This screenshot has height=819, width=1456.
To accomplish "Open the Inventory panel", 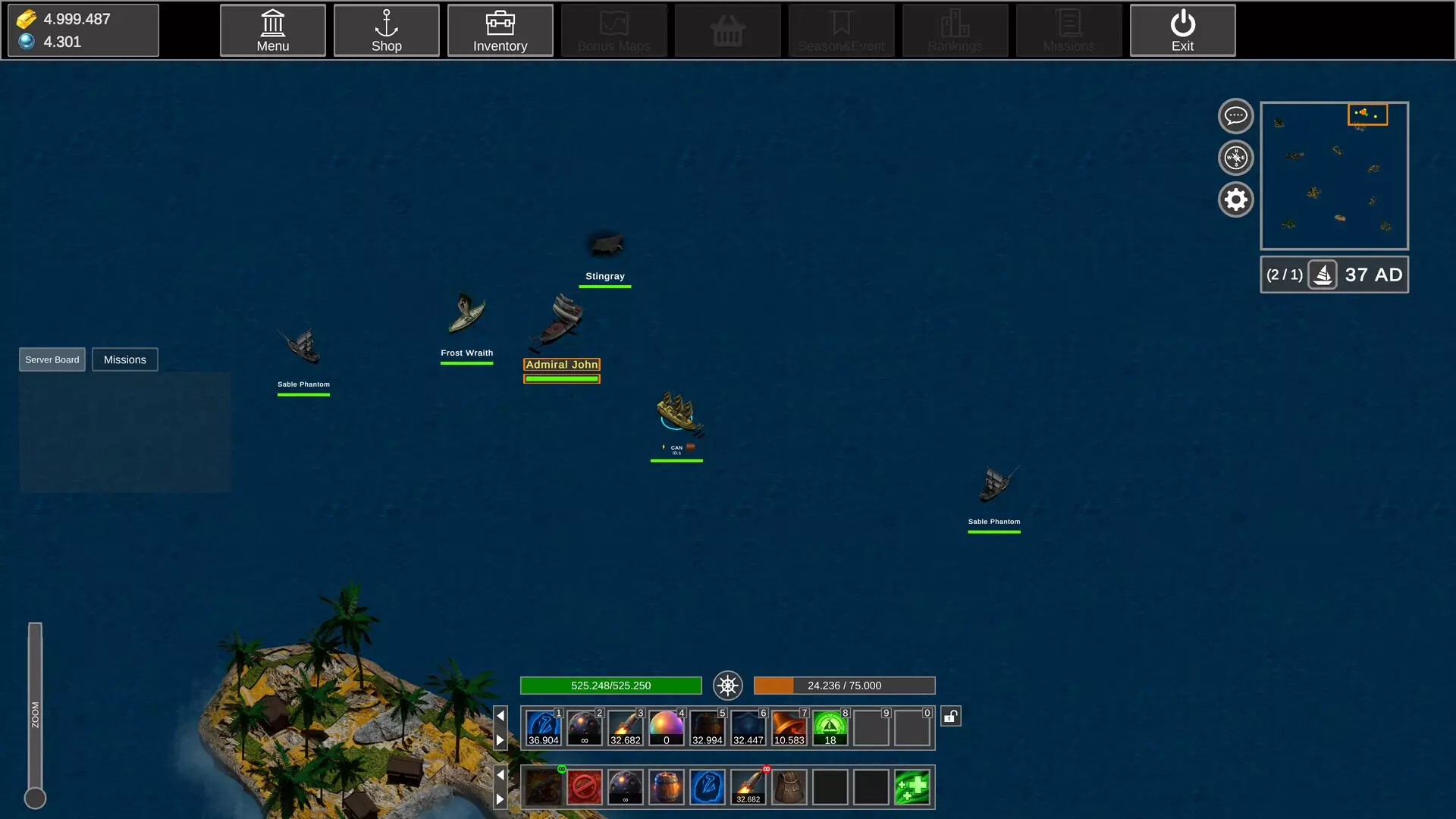I will pos(500,30).
